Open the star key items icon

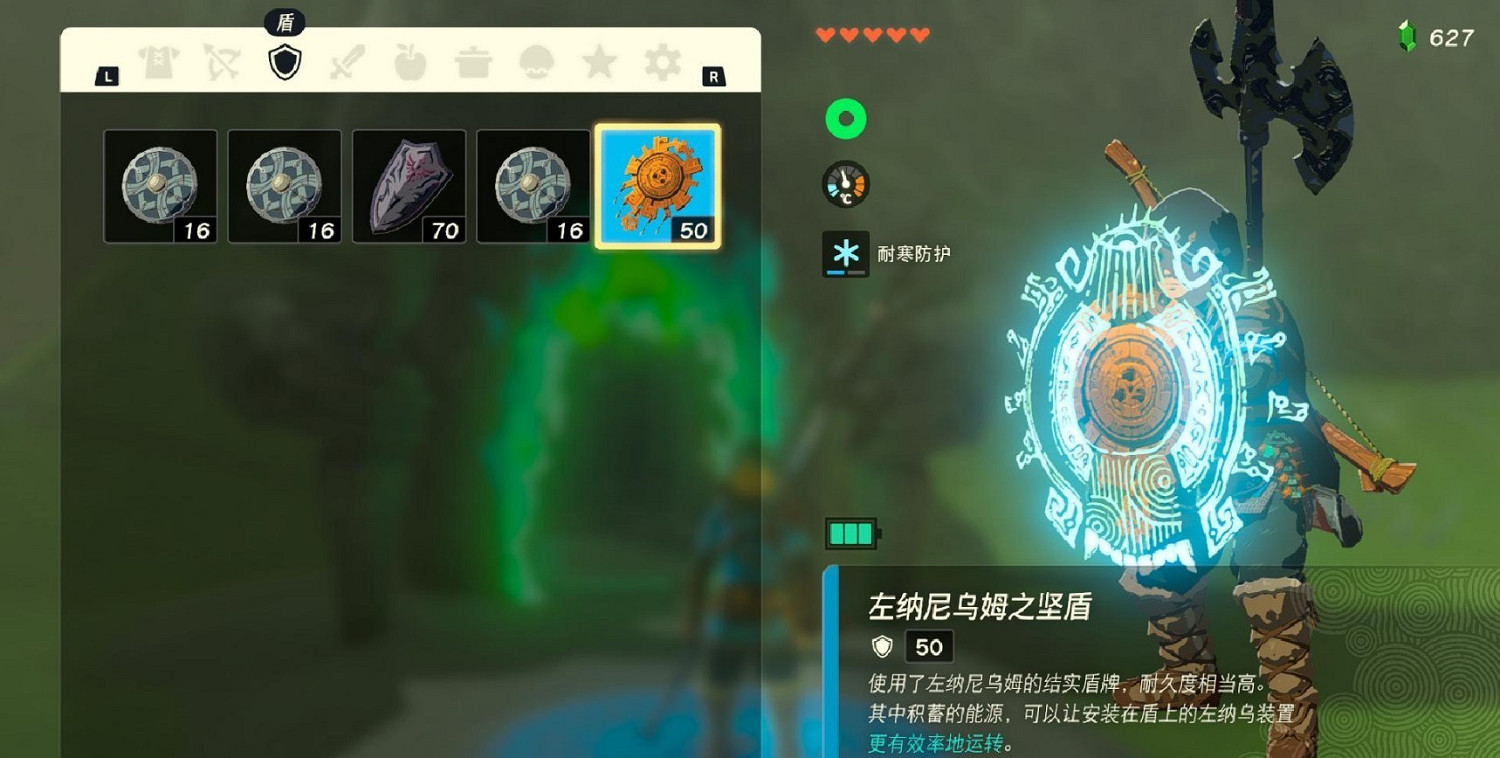pos(598,62)
